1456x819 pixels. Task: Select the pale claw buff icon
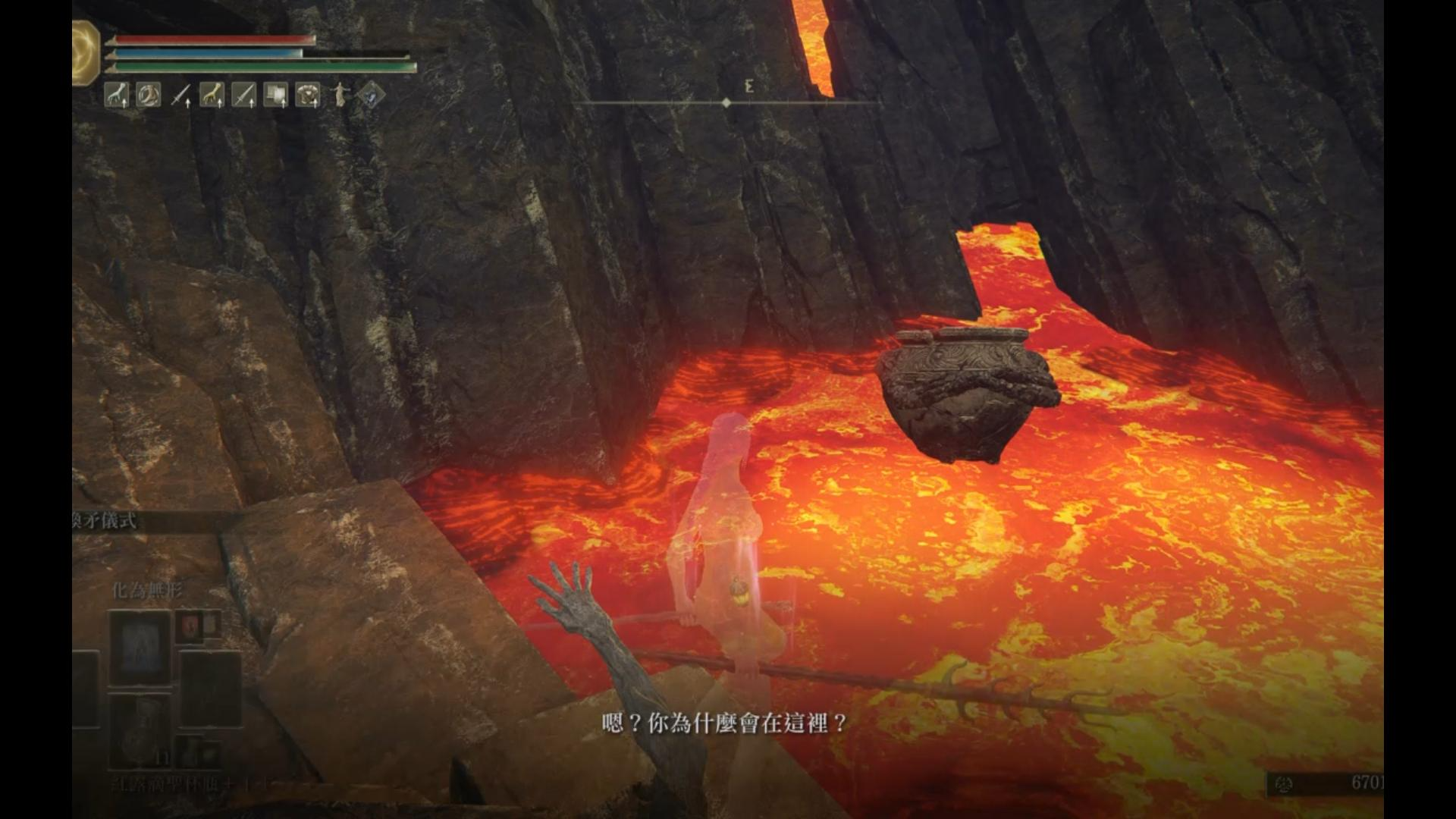tap(116, 96)
